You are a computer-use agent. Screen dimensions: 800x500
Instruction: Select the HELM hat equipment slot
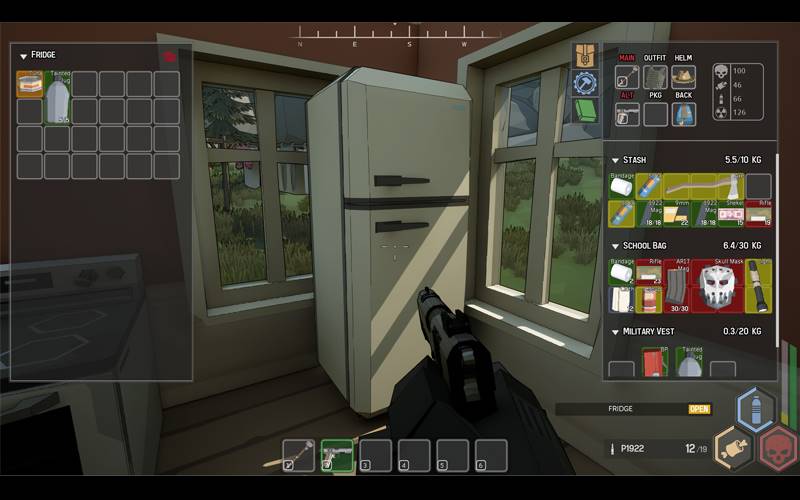pos(684,78)
